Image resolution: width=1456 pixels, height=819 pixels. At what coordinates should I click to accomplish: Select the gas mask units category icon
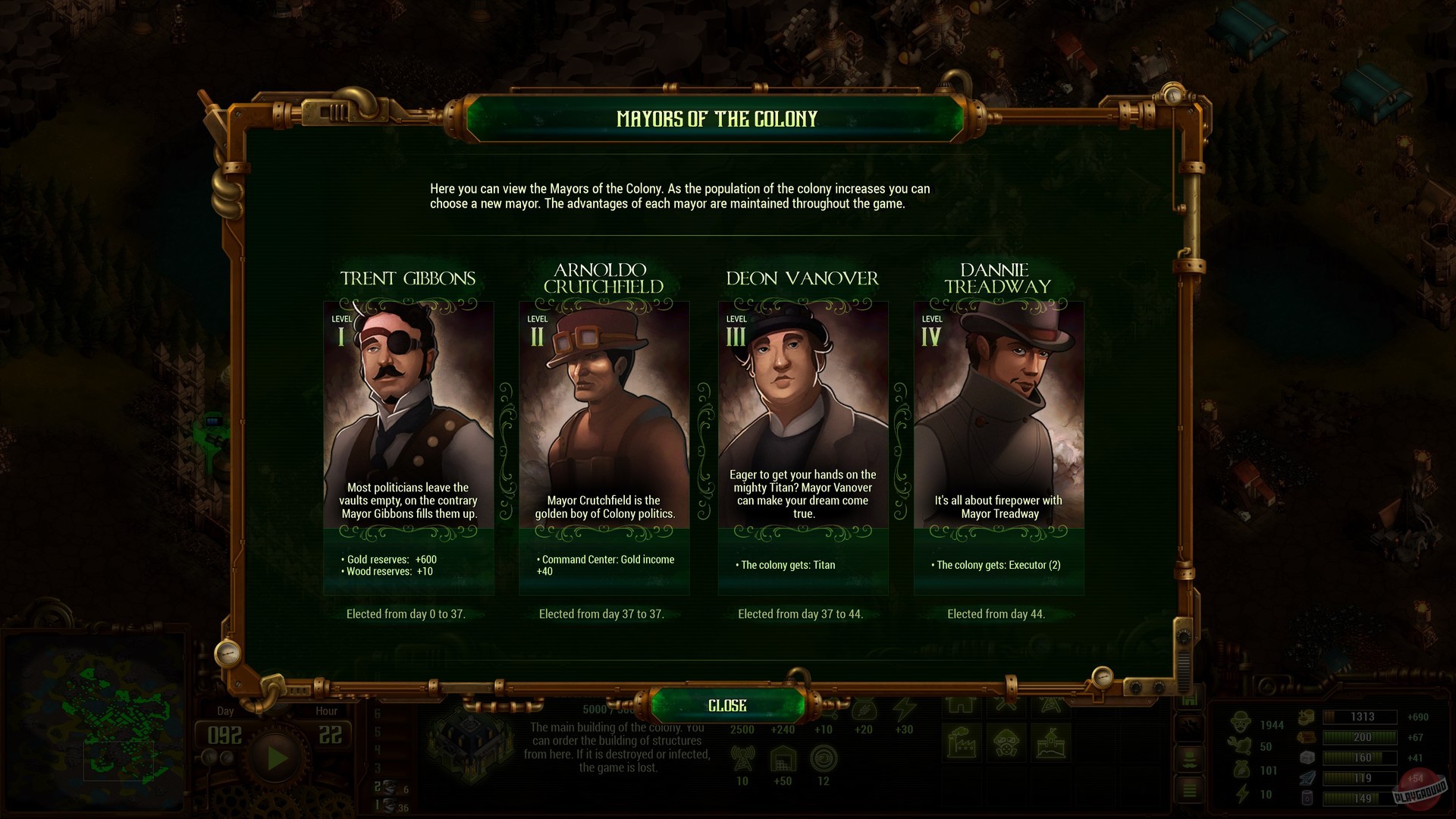[x=1006, y=742]
